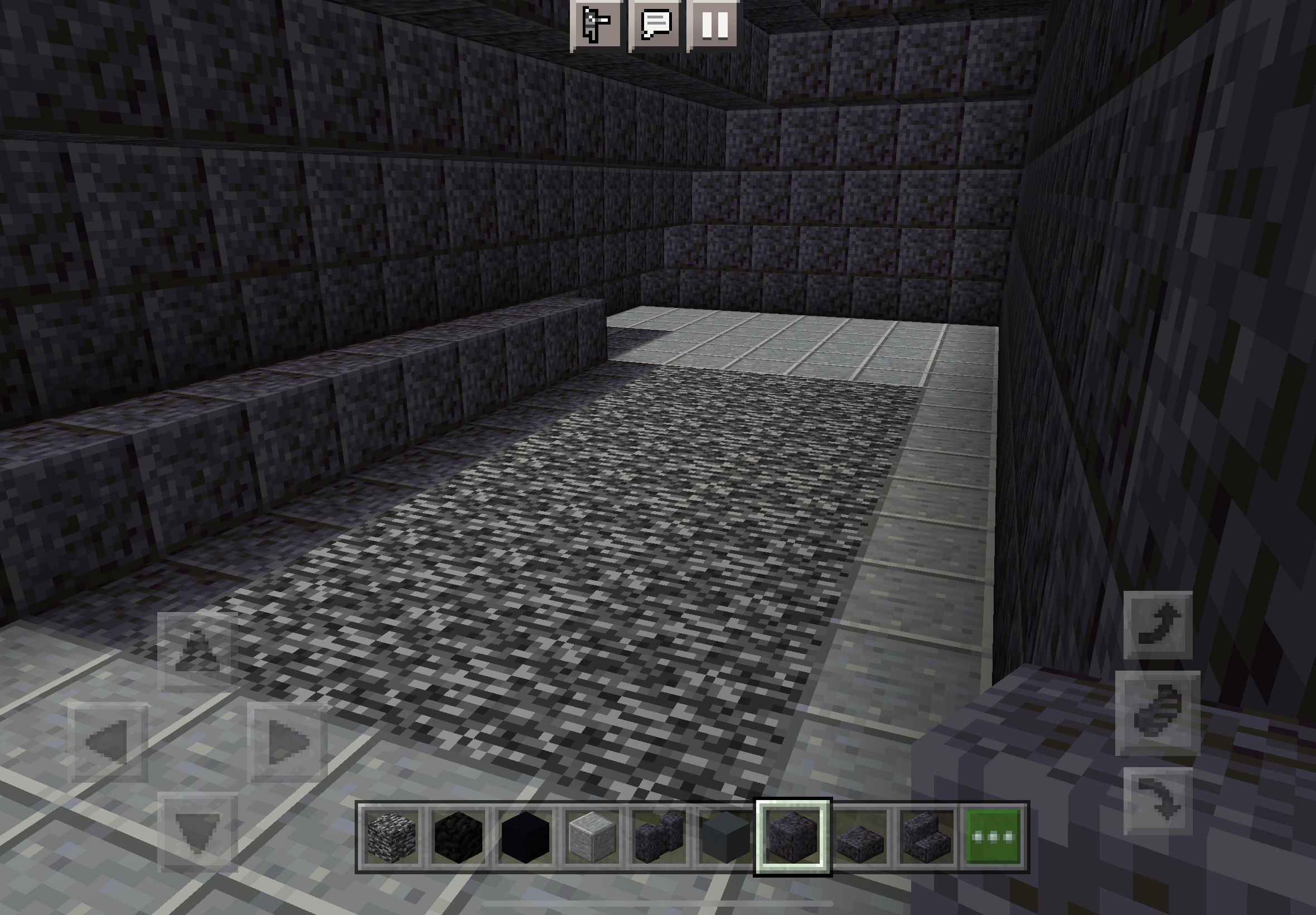
Task: Click the highlighted blackstone block slot
Action: coord(793,836)
